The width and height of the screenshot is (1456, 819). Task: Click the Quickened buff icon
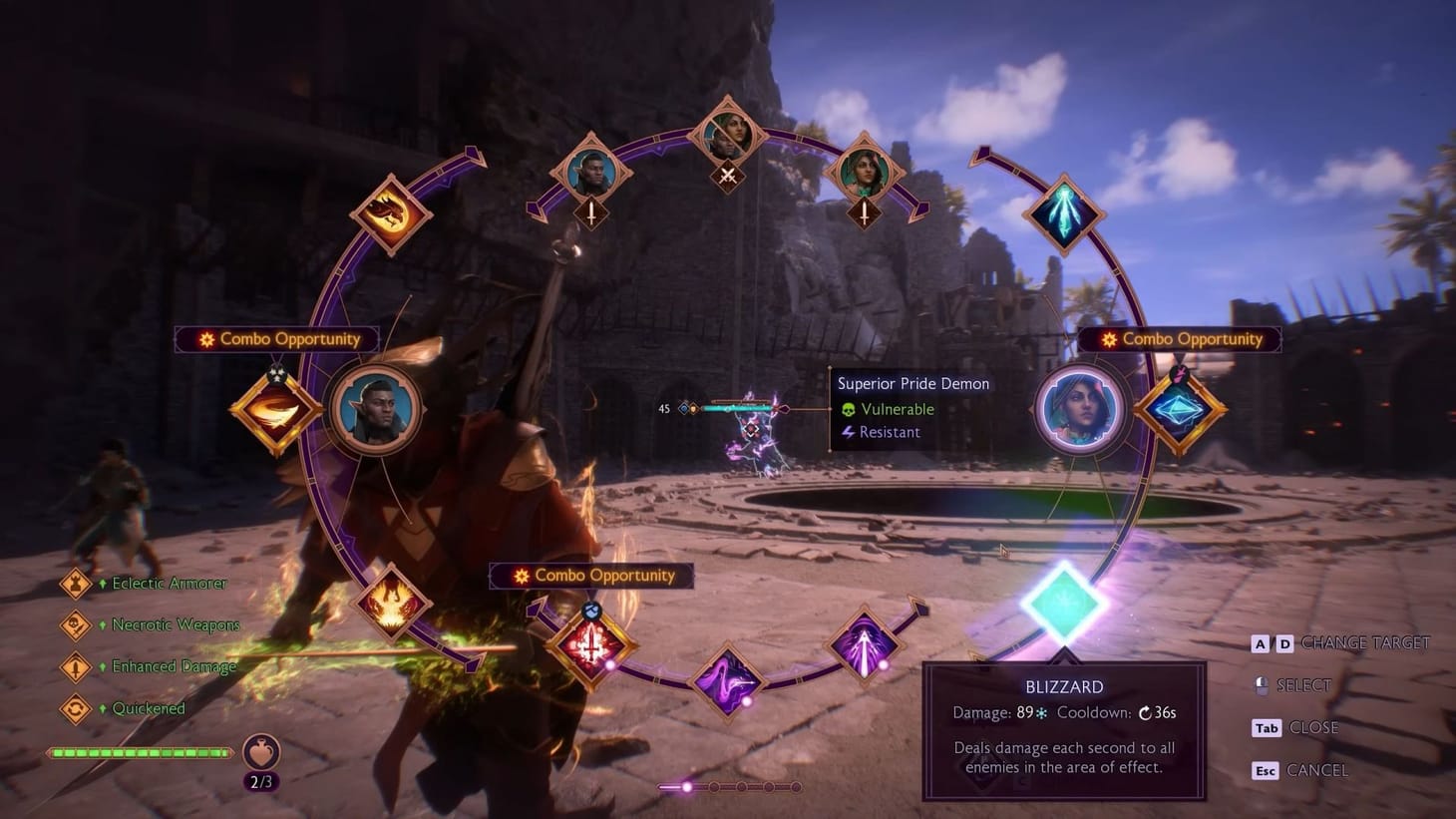pos(78,708)
